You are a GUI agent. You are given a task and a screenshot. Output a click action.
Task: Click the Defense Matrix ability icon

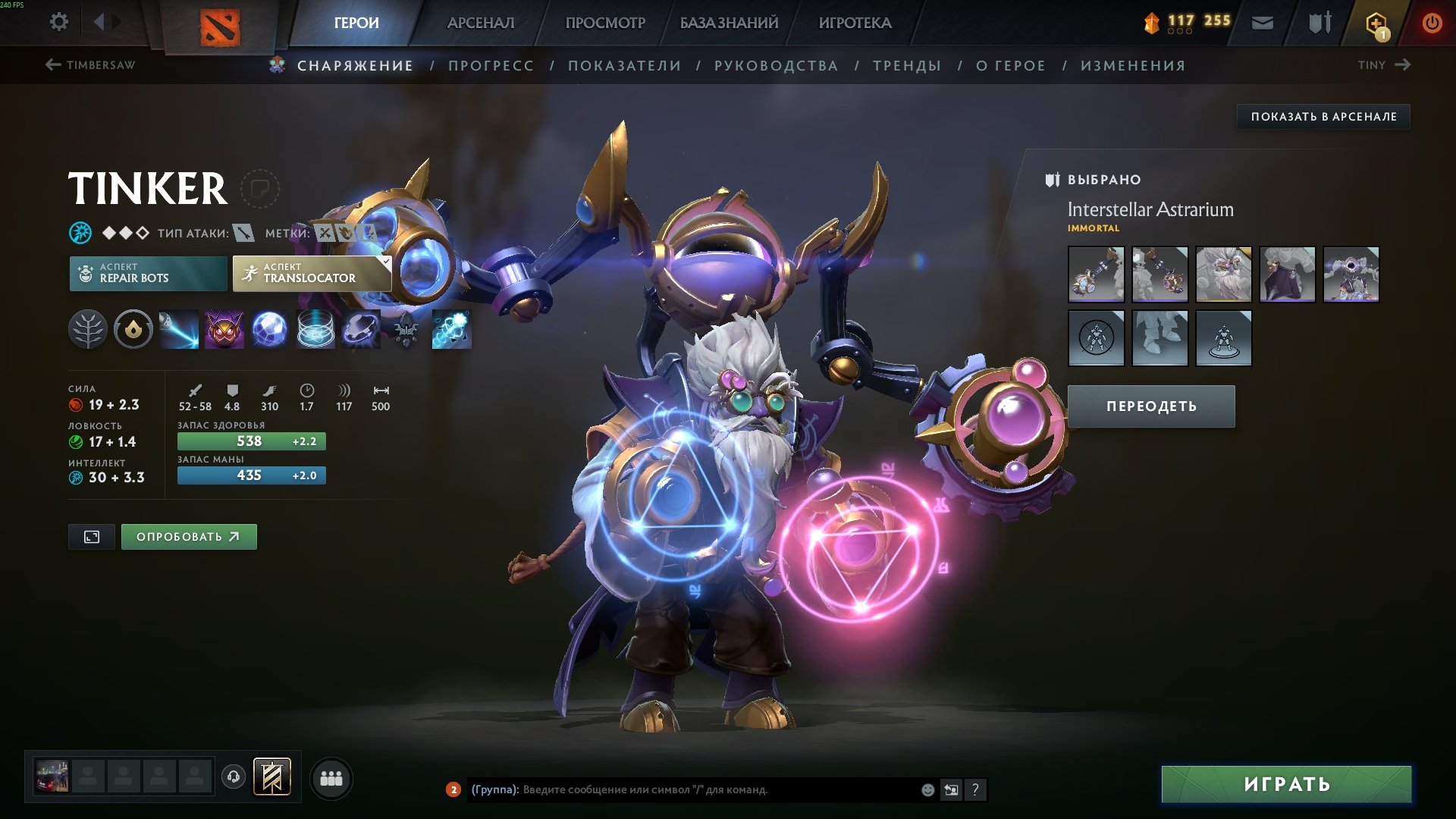pos(270,329)
